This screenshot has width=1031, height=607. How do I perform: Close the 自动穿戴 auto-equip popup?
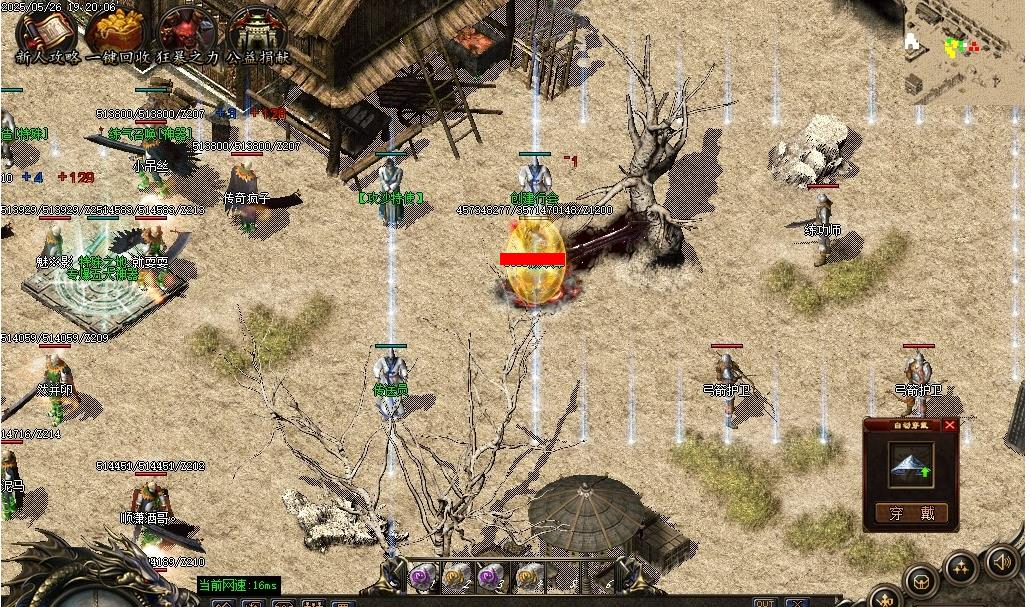coord(950,425)
